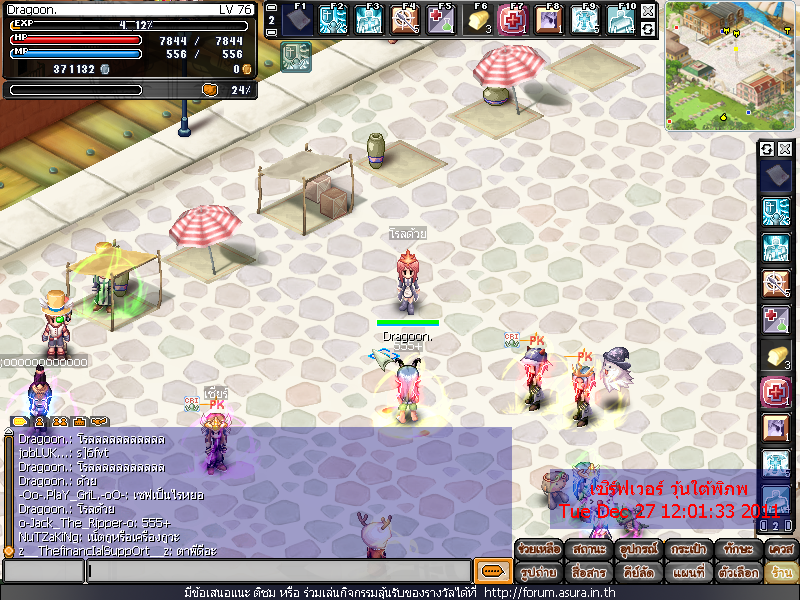Viewport: 800px width, 600px height.
Task: Open the คีย์ลัด (shortcut keys) menu
Action: [x=638, y=574]
